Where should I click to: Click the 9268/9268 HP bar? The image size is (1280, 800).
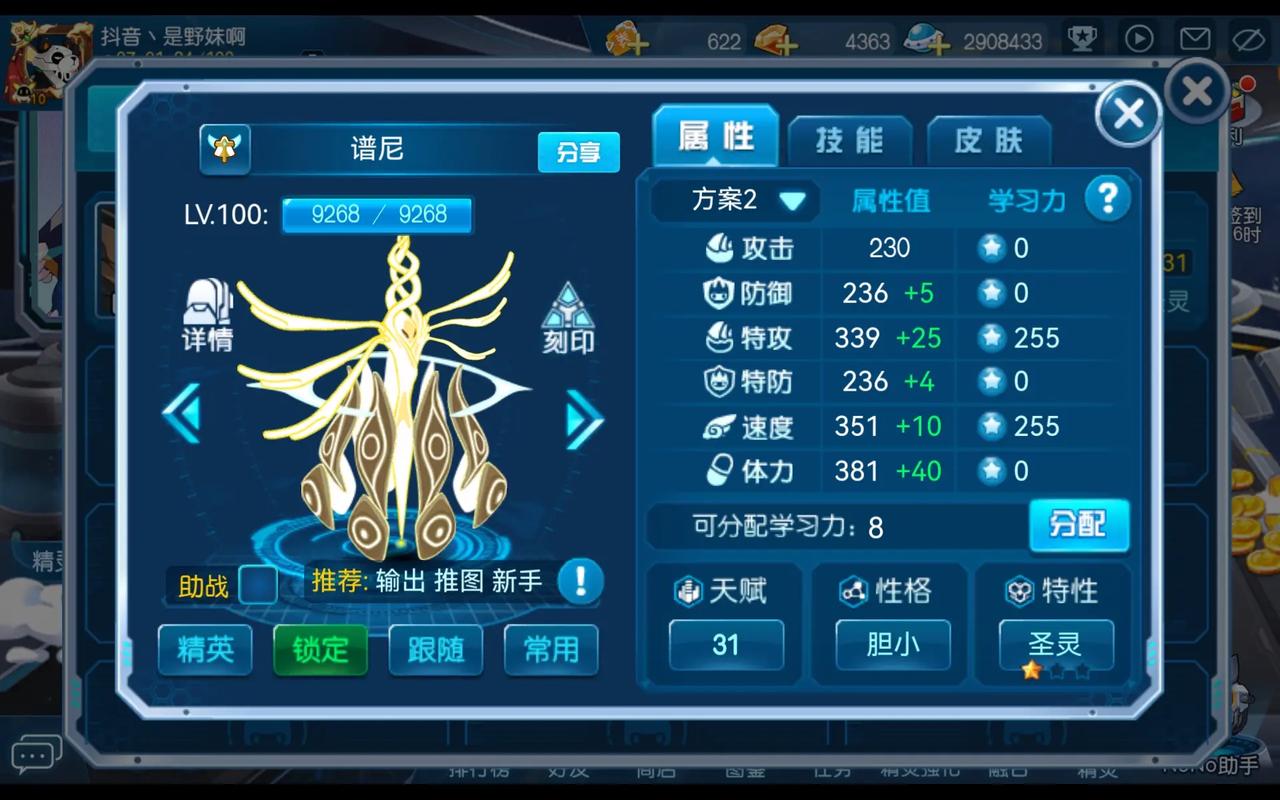[x=376, y=215]
